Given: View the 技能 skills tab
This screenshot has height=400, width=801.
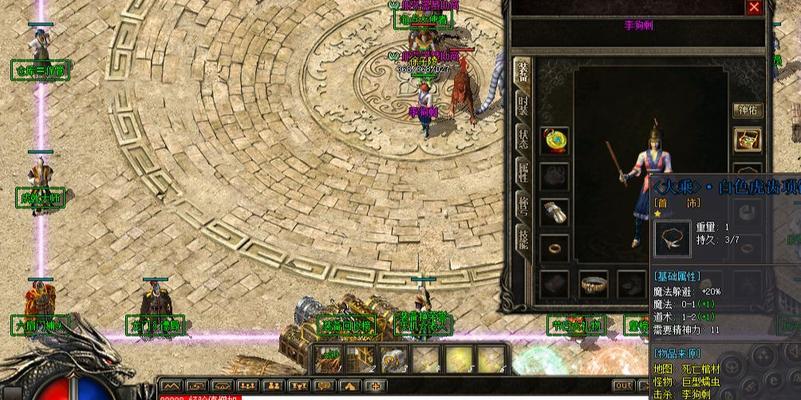Looking at the screenshot, I should (x=522, y=238).
